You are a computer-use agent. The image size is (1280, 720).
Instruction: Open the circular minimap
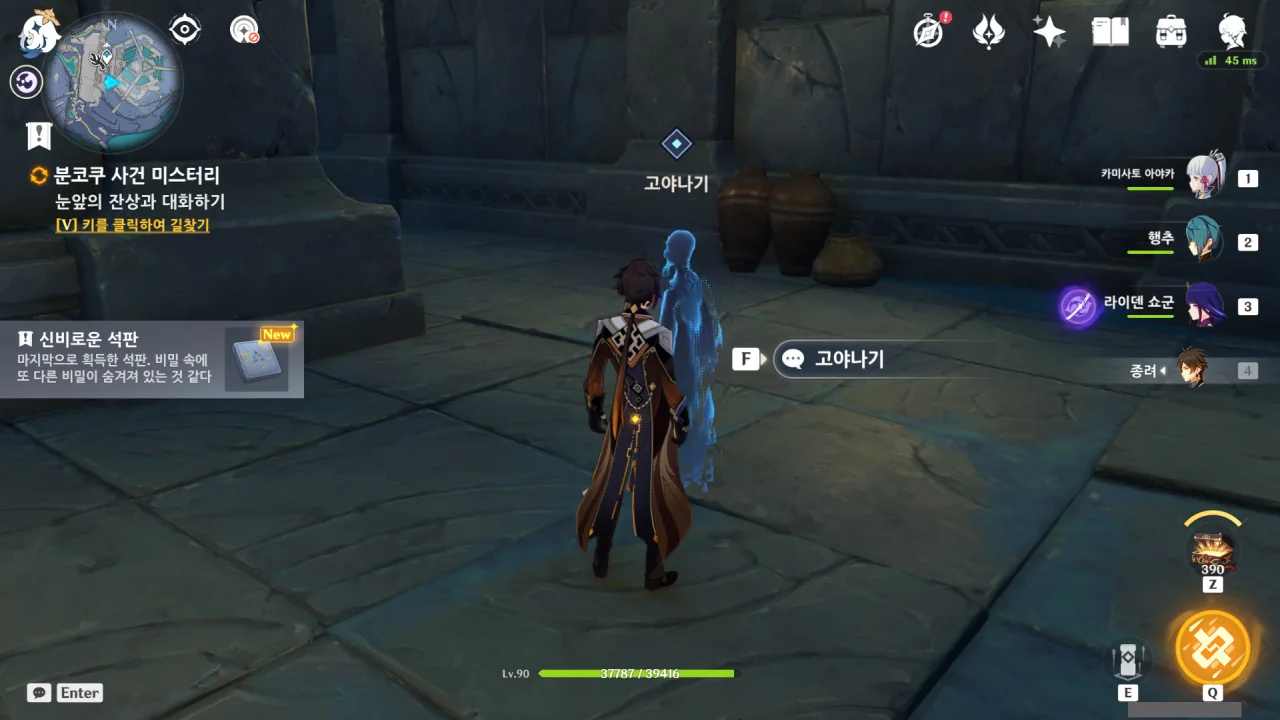pyautogui.click(x=111, y=82)
